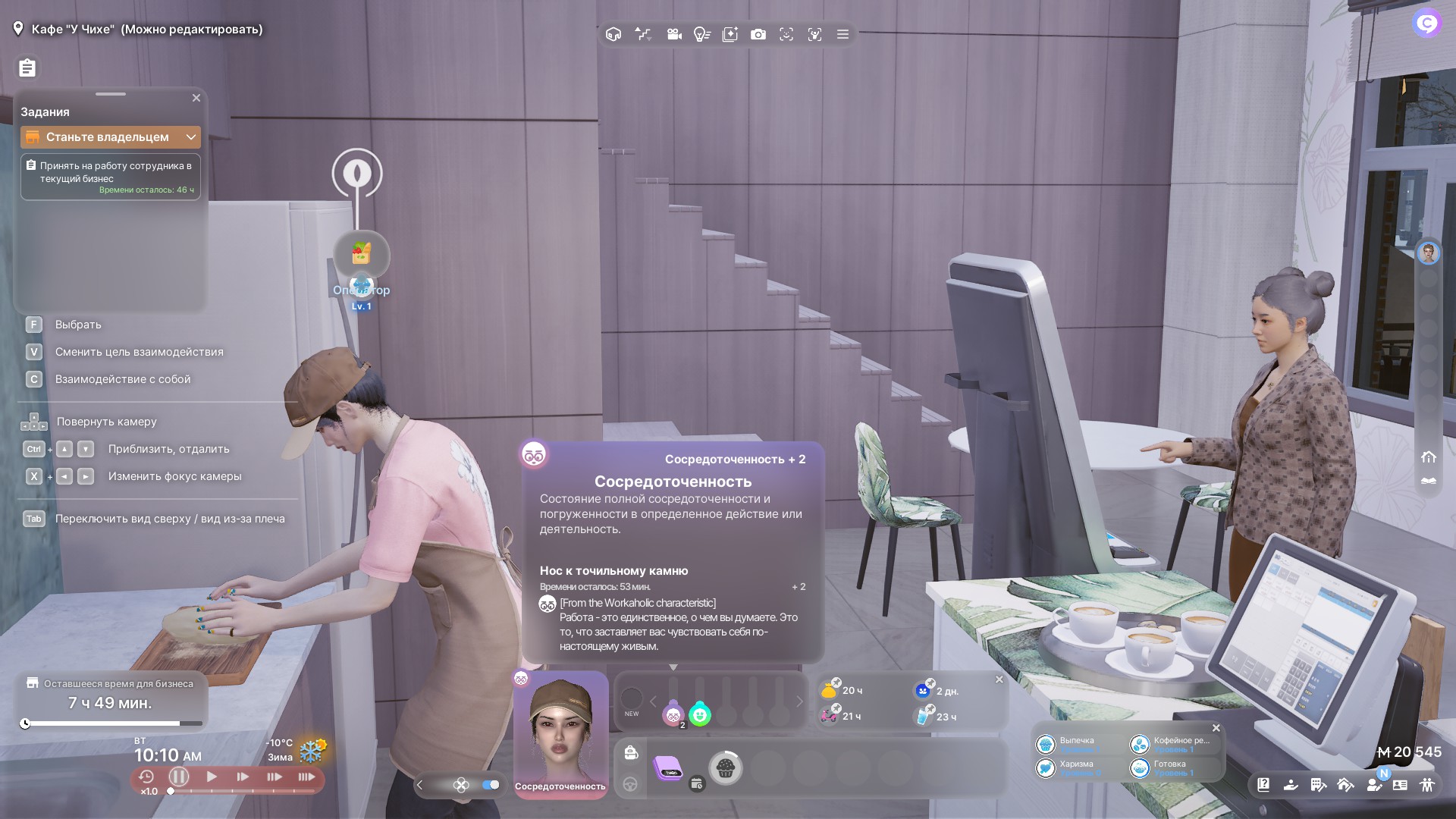Close the Задания tasks panel
The width and height of the screenshot is (1456, 819).
coord(196,98)
